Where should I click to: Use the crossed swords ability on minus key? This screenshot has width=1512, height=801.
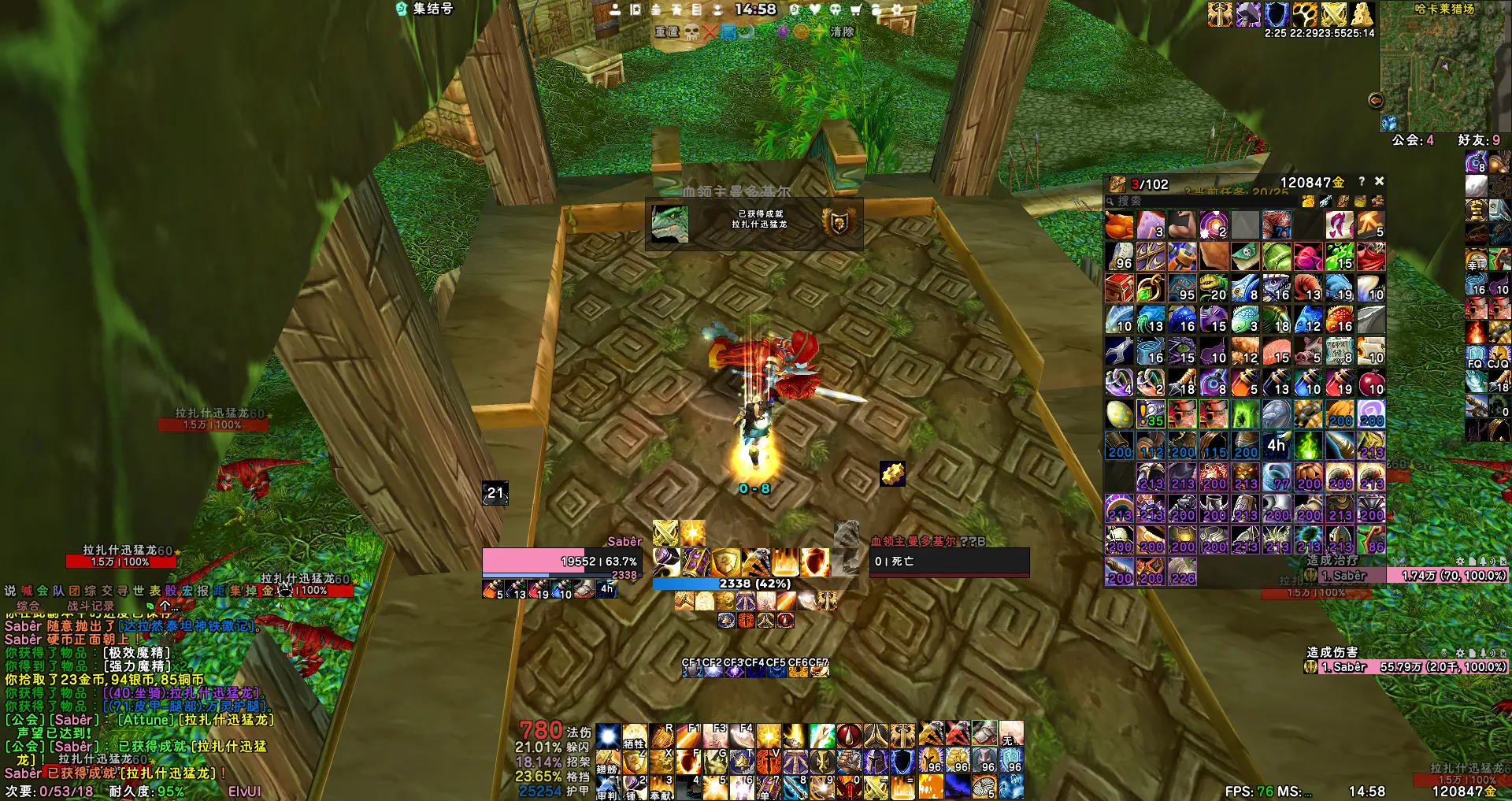(876, 787)
